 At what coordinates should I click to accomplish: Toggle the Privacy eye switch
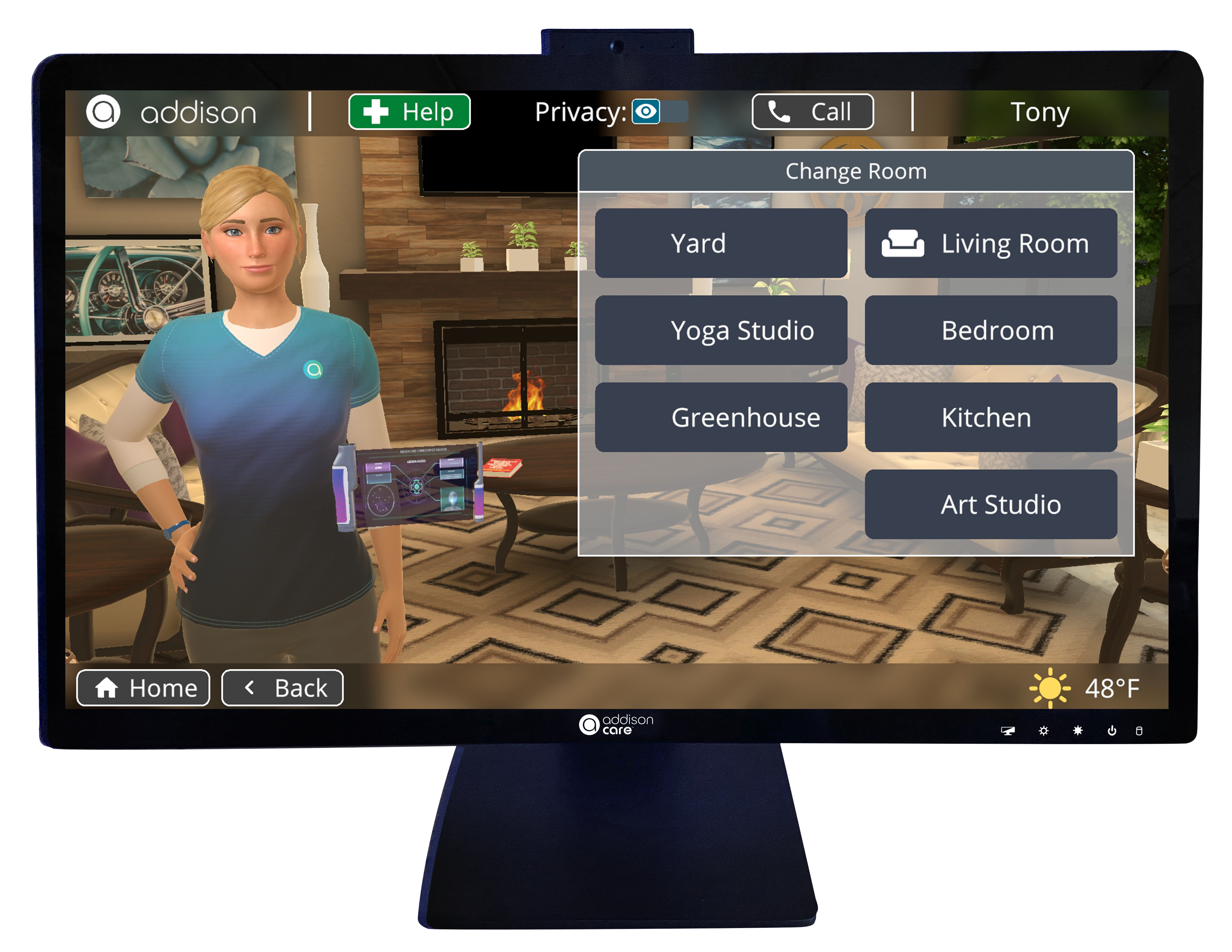[x=659, y=112]
